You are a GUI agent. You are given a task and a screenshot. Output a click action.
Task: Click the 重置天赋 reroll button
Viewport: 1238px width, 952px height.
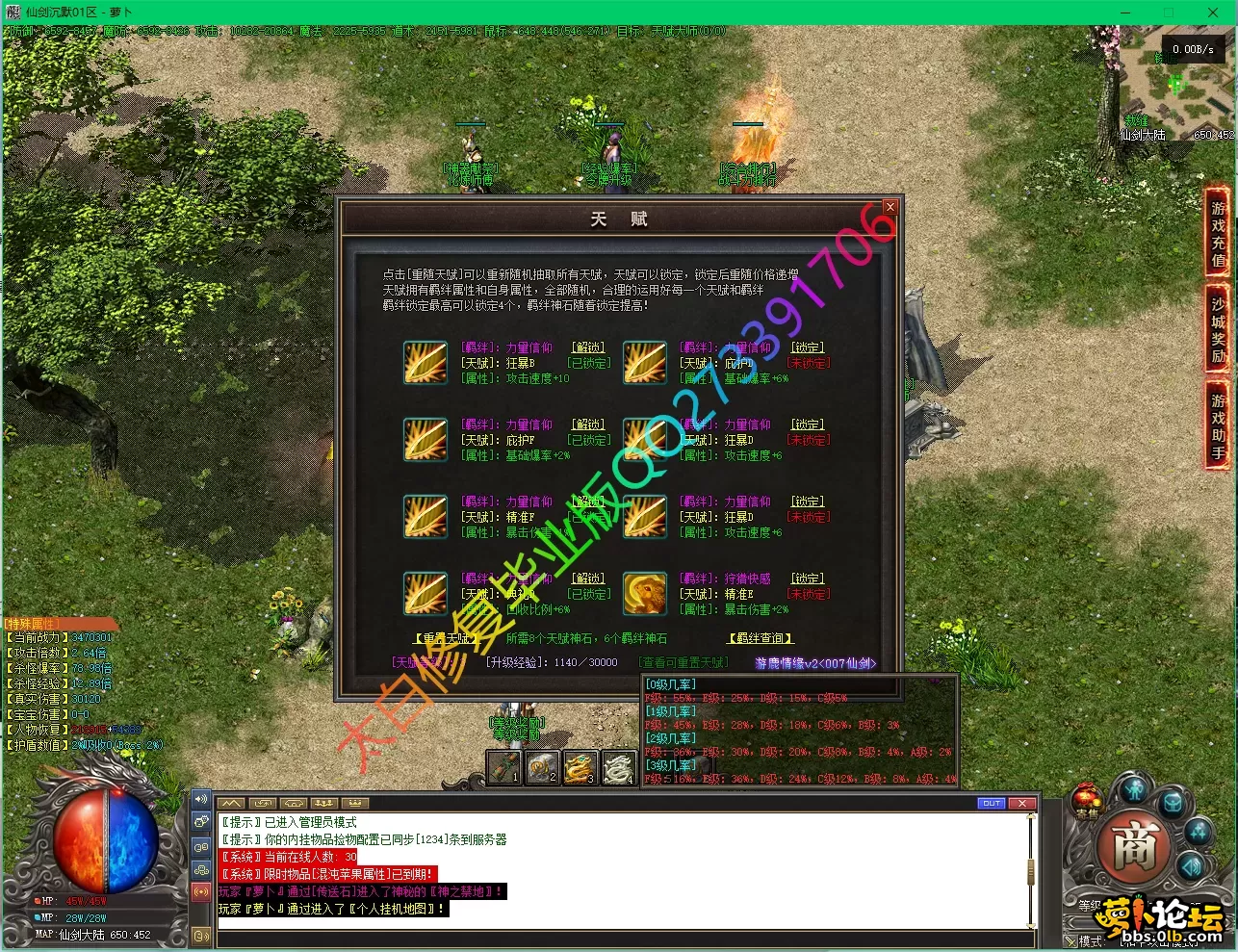click(x=444, y=638)
